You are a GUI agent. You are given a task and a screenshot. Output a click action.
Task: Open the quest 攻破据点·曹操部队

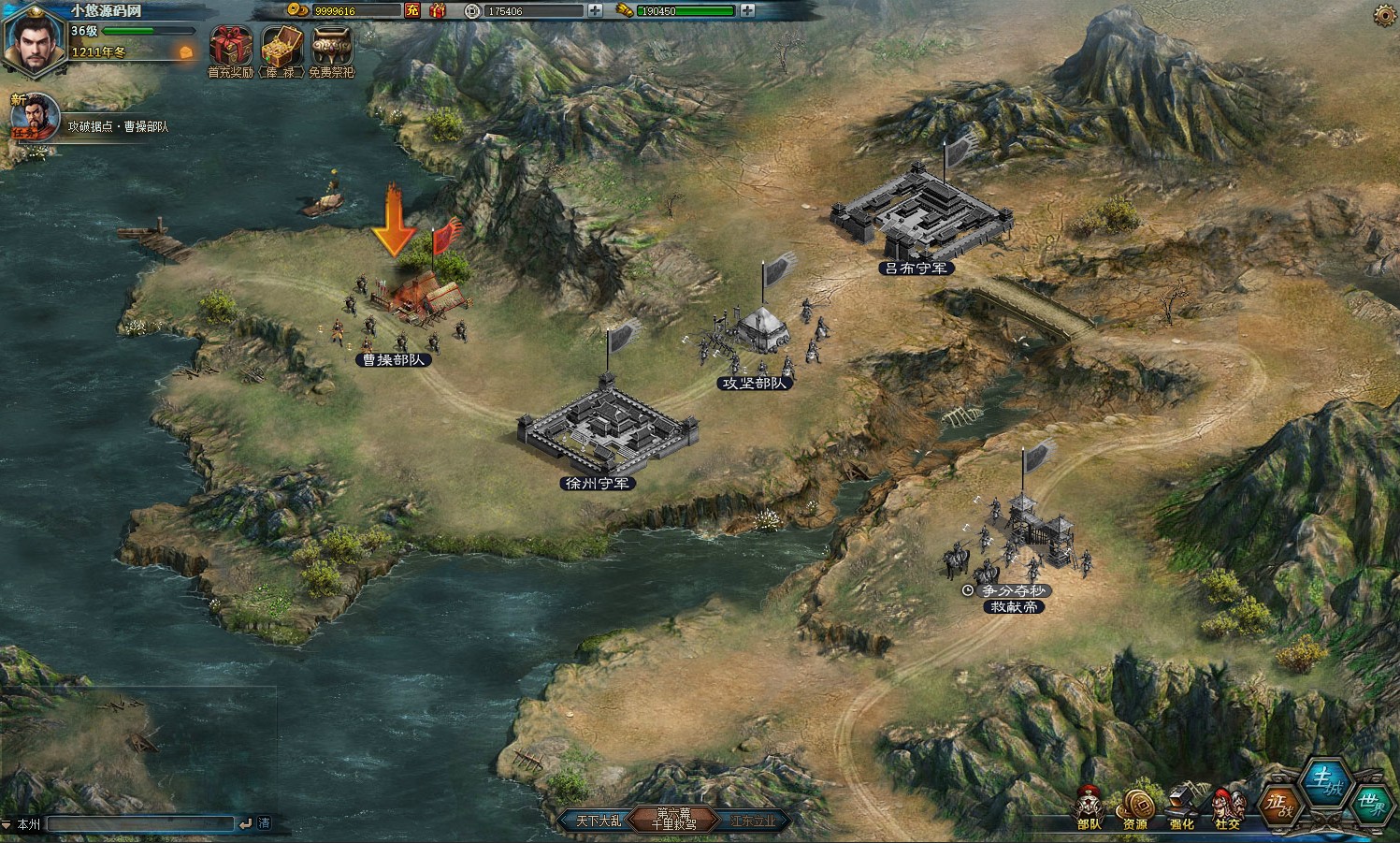point(118,126)
